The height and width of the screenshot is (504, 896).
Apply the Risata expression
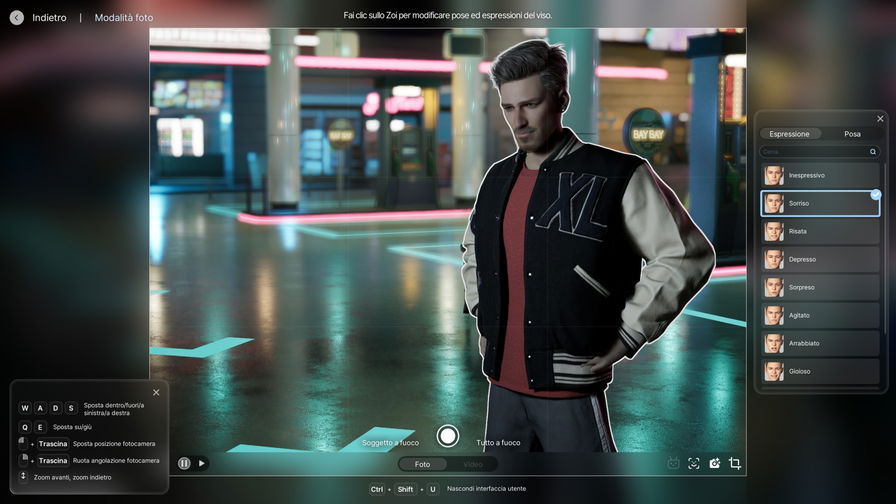(x=820, y=232)
